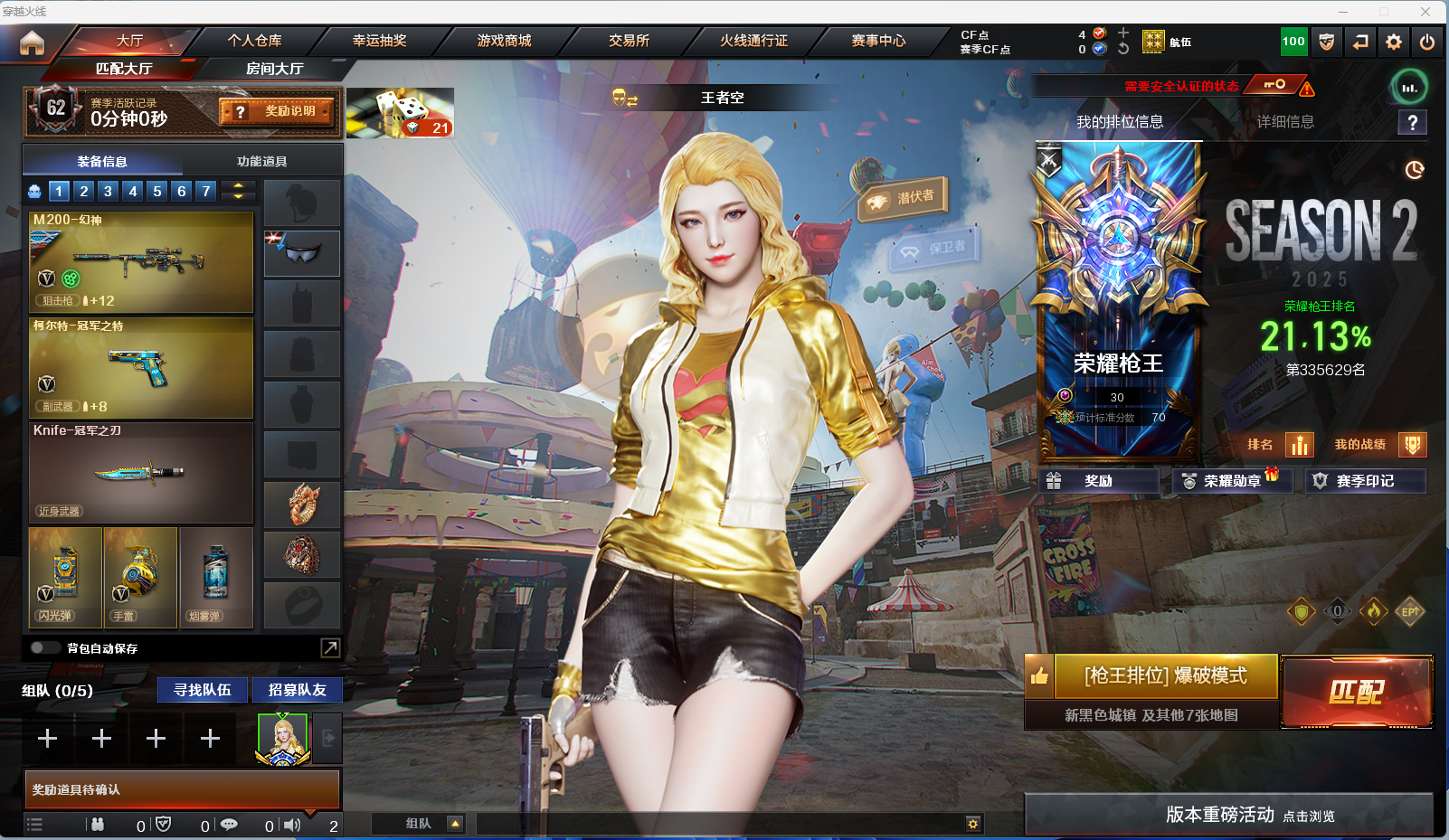Open the 详细信息 tab
Viewport: 1449px width, 840px height.
[1285, 122]
